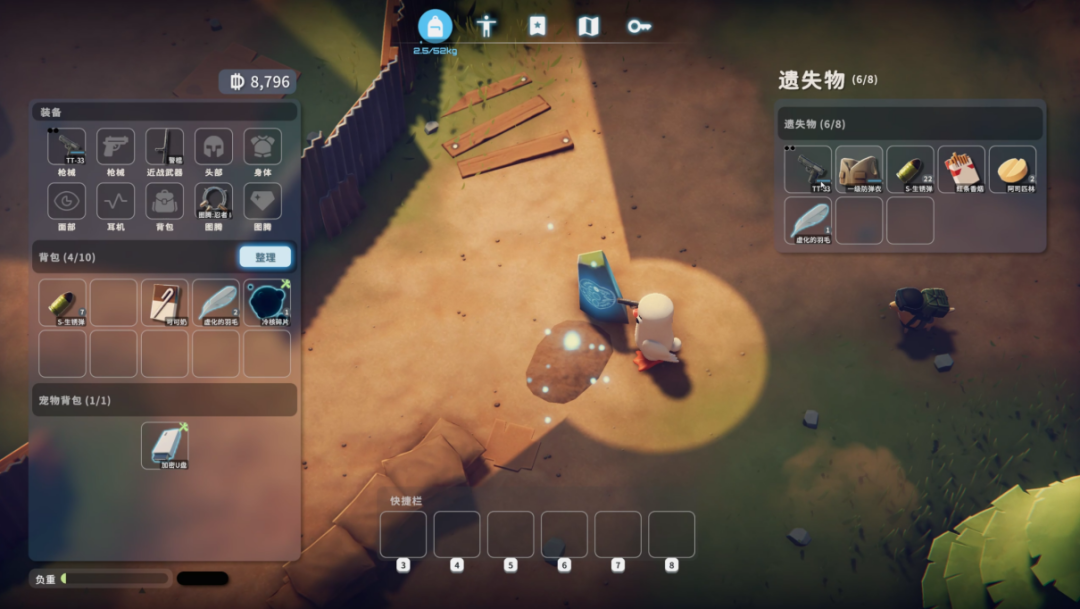The width and height of the screenshot is (1080, 609).
Task: Select the black 冷核碎片 item
Action: point(267,302)
